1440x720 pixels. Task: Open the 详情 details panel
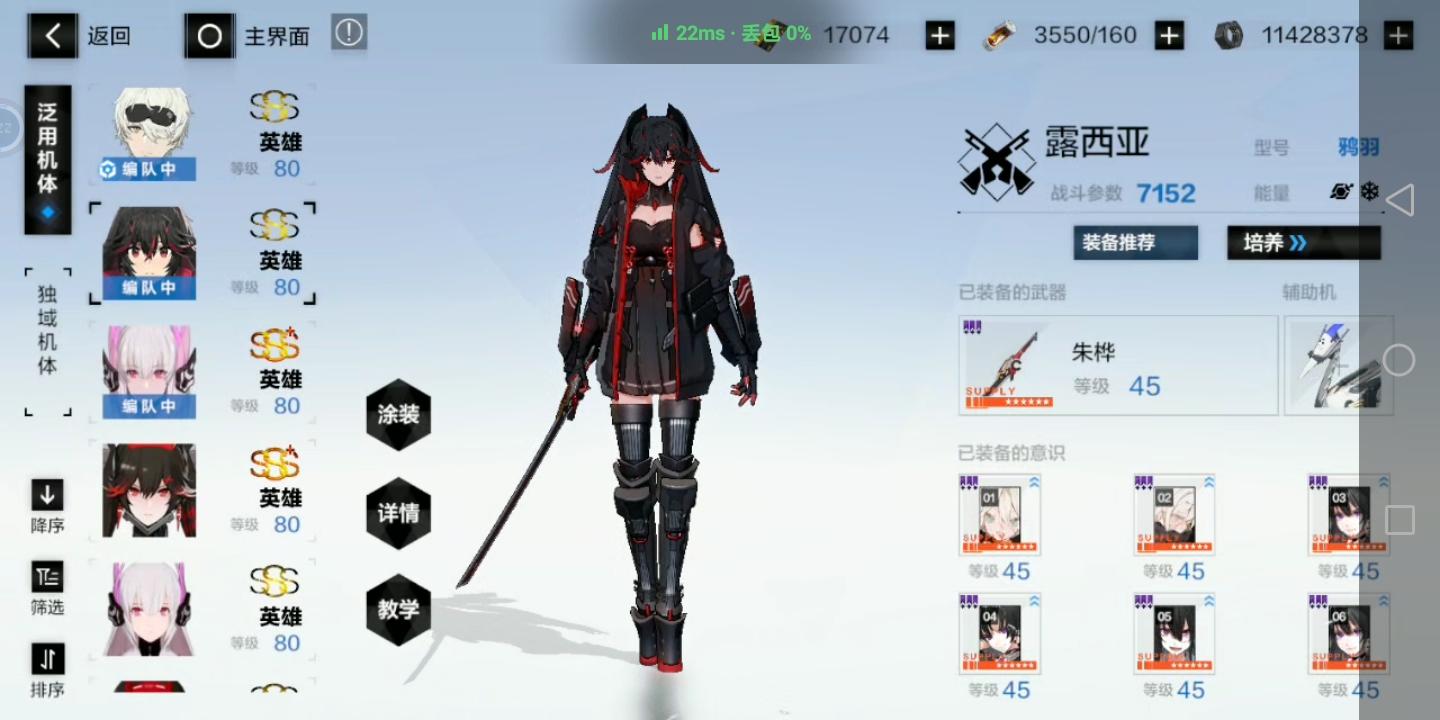point(398,512)
